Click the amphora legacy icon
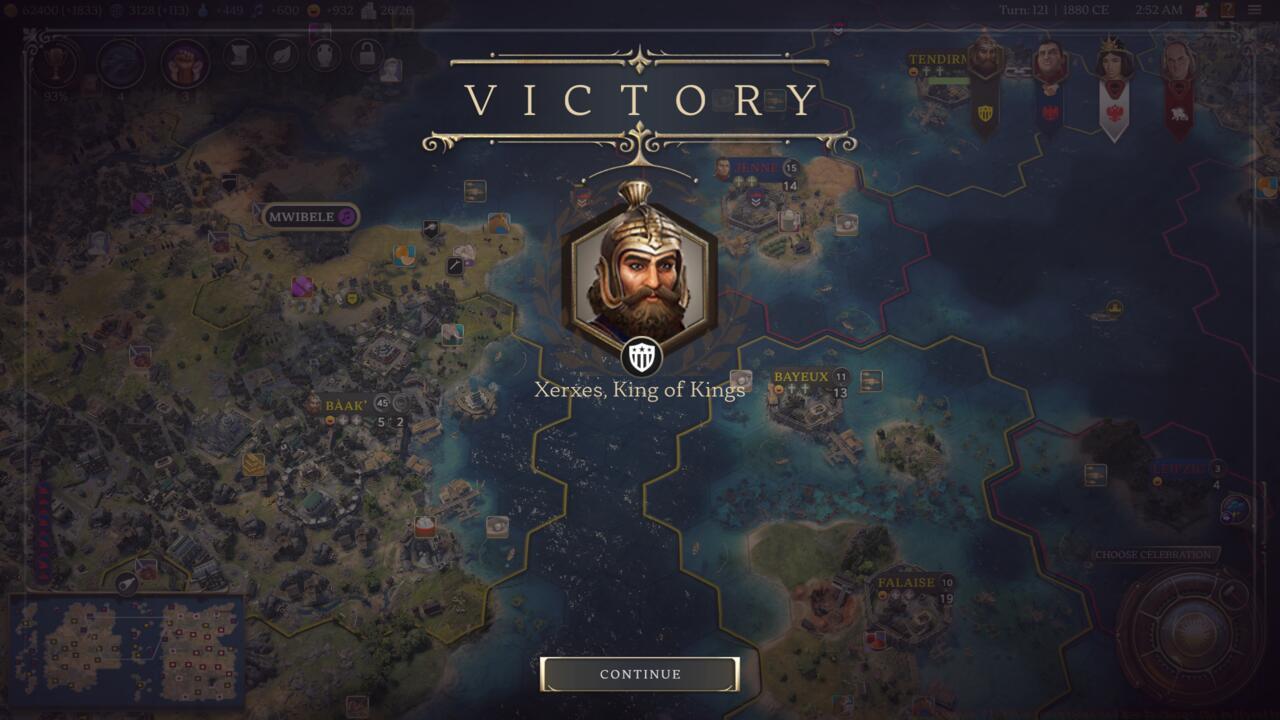The height and width of the screenshot is (720, 1280). (323, 54)
